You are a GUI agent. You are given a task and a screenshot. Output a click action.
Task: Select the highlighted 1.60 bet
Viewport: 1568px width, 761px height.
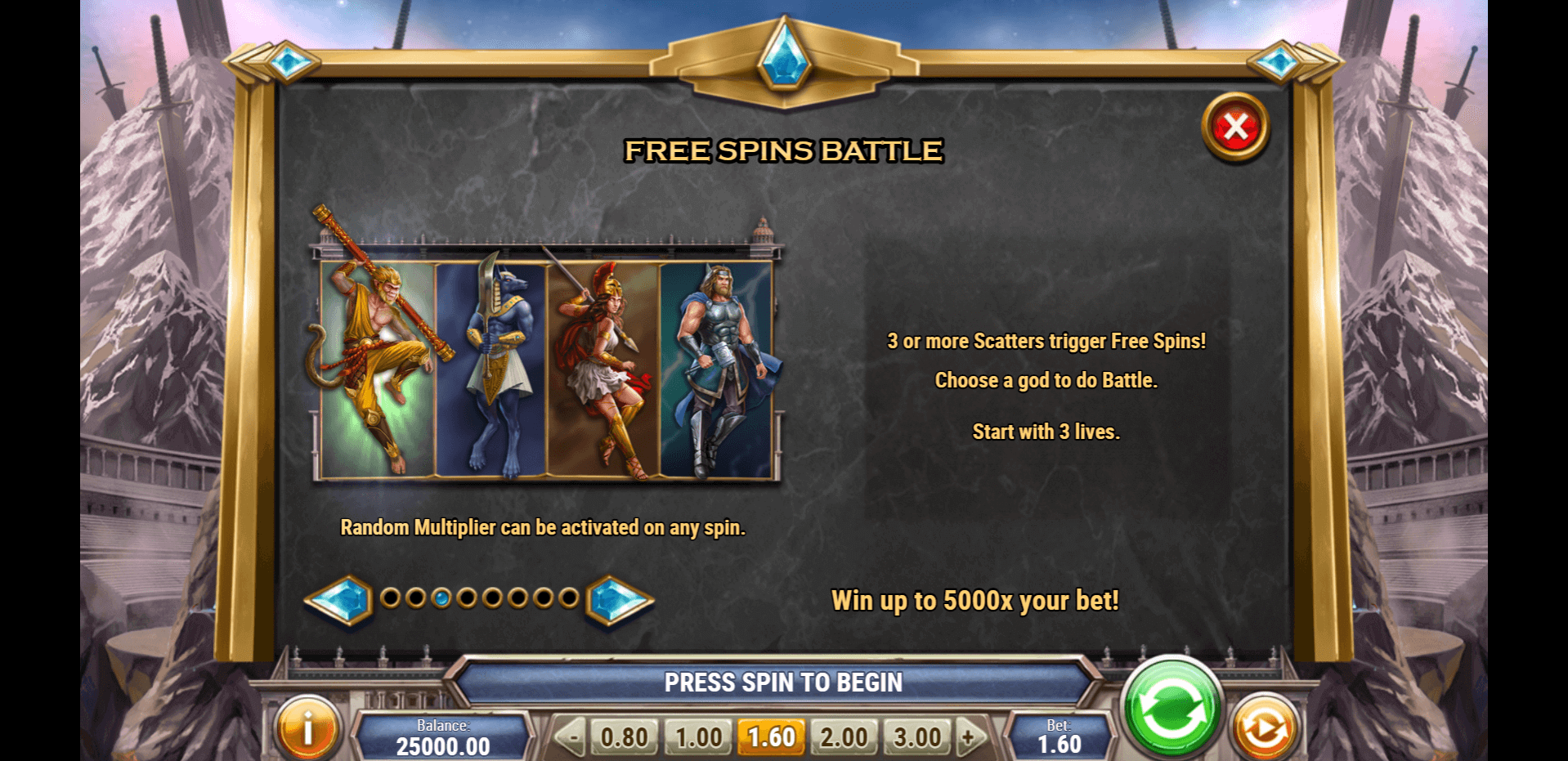coord(771,737)
